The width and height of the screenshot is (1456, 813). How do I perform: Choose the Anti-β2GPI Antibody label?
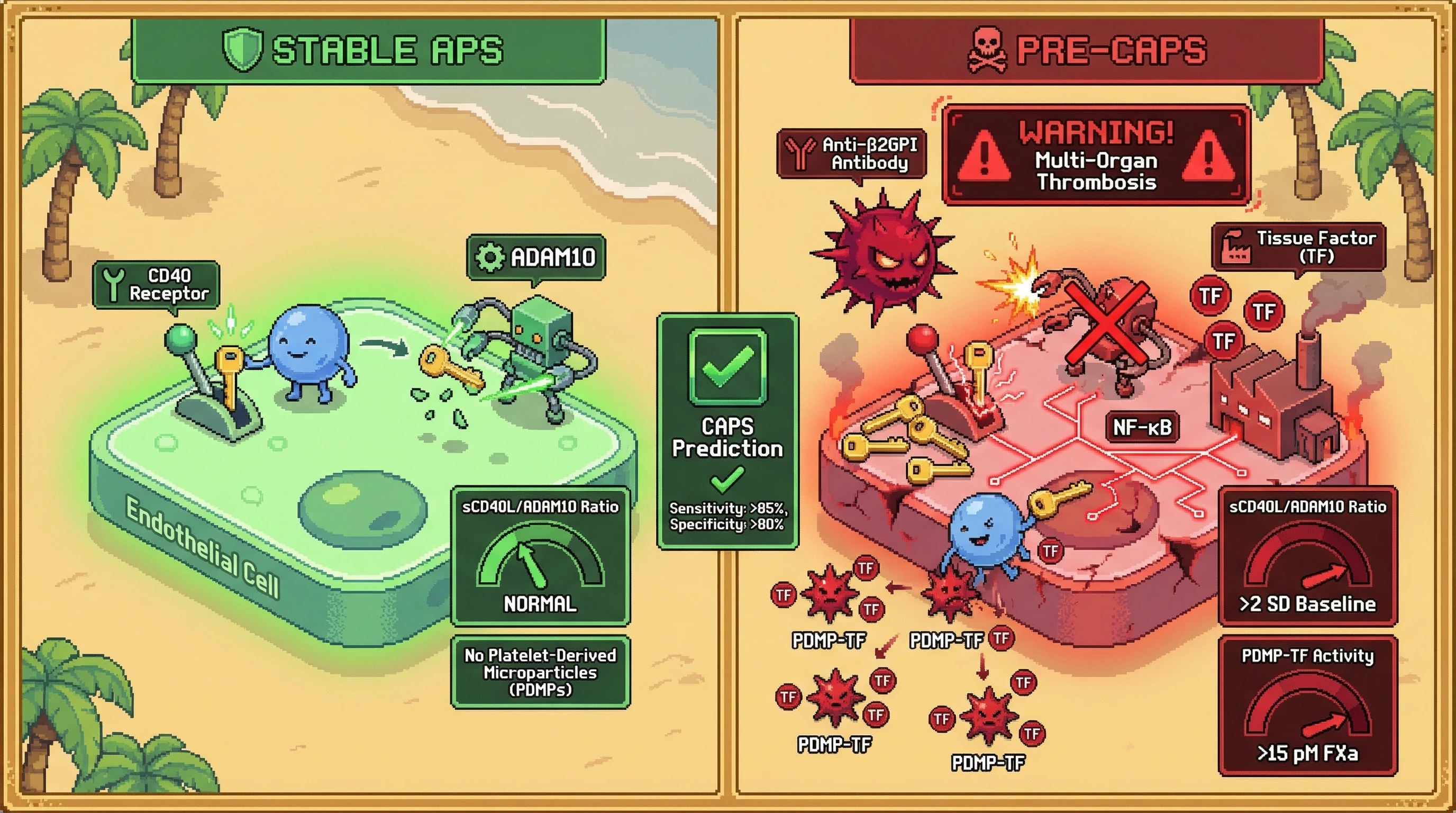click(852, 154)
